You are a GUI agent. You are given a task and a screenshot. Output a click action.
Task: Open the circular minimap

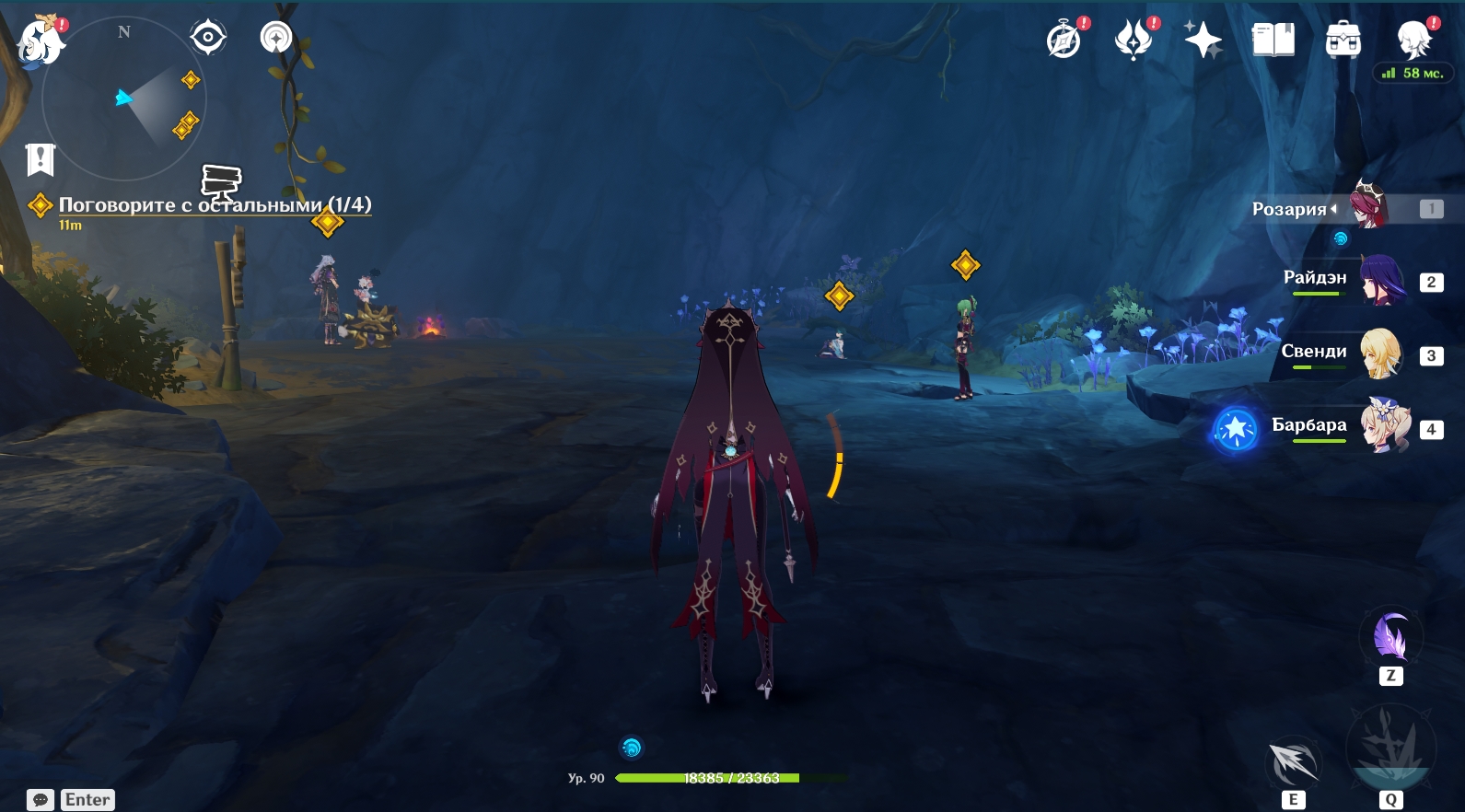[x=124, y=99]
